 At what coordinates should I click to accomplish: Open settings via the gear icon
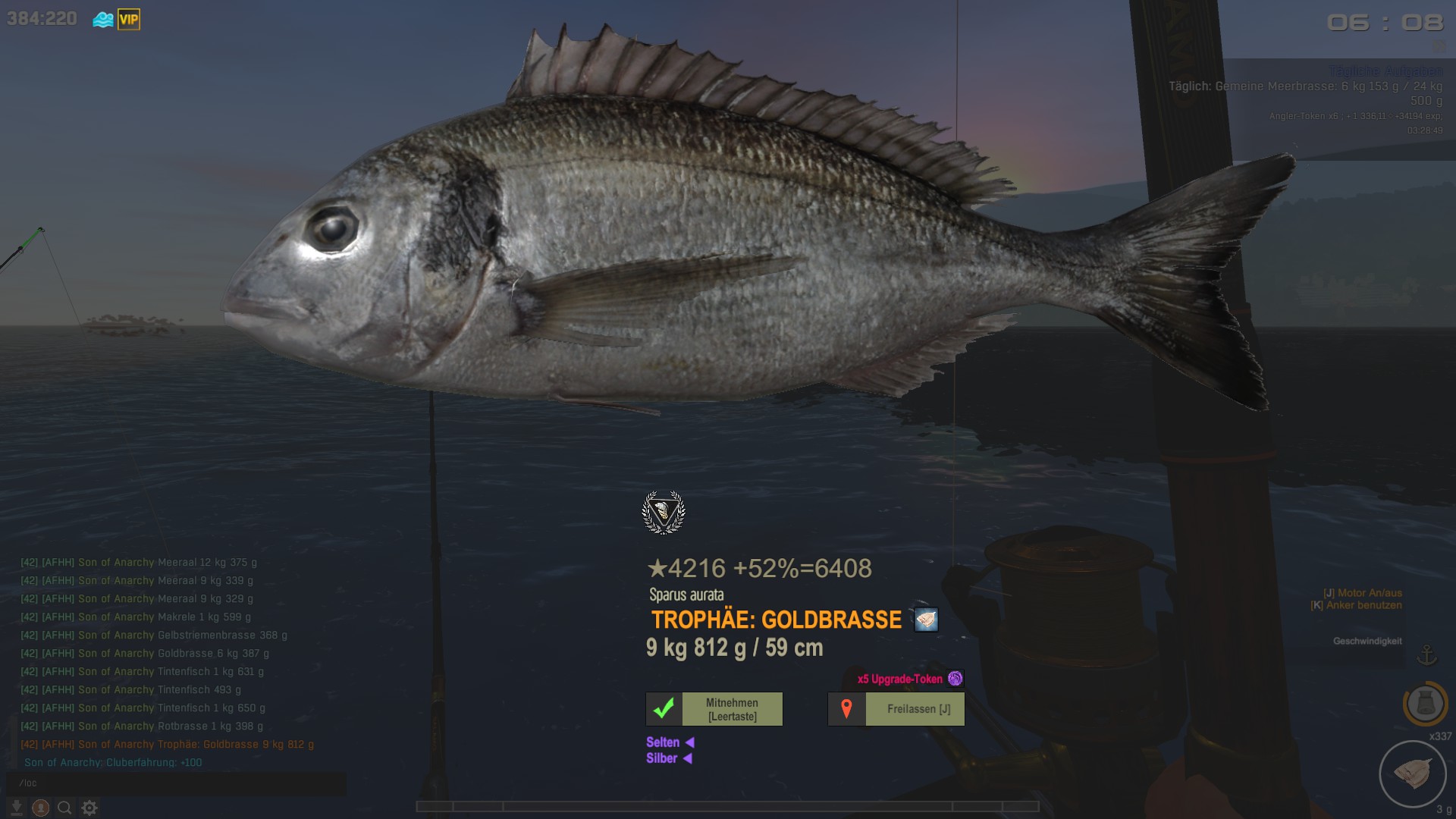(89, 808)
